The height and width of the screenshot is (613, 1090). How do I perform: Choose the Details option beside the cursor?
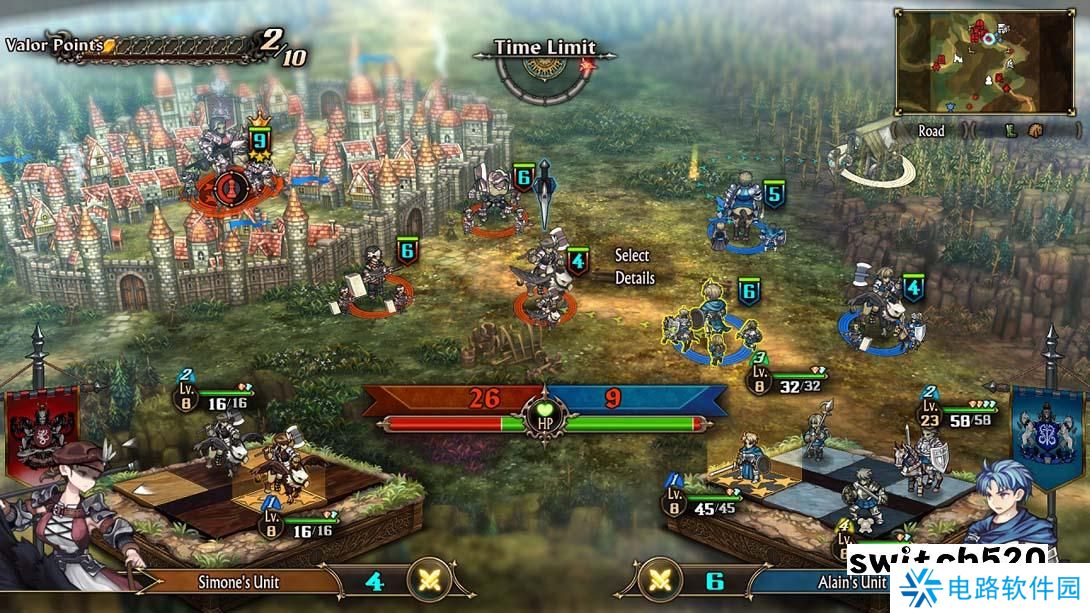pyautogui.click(x=635, y=278)
